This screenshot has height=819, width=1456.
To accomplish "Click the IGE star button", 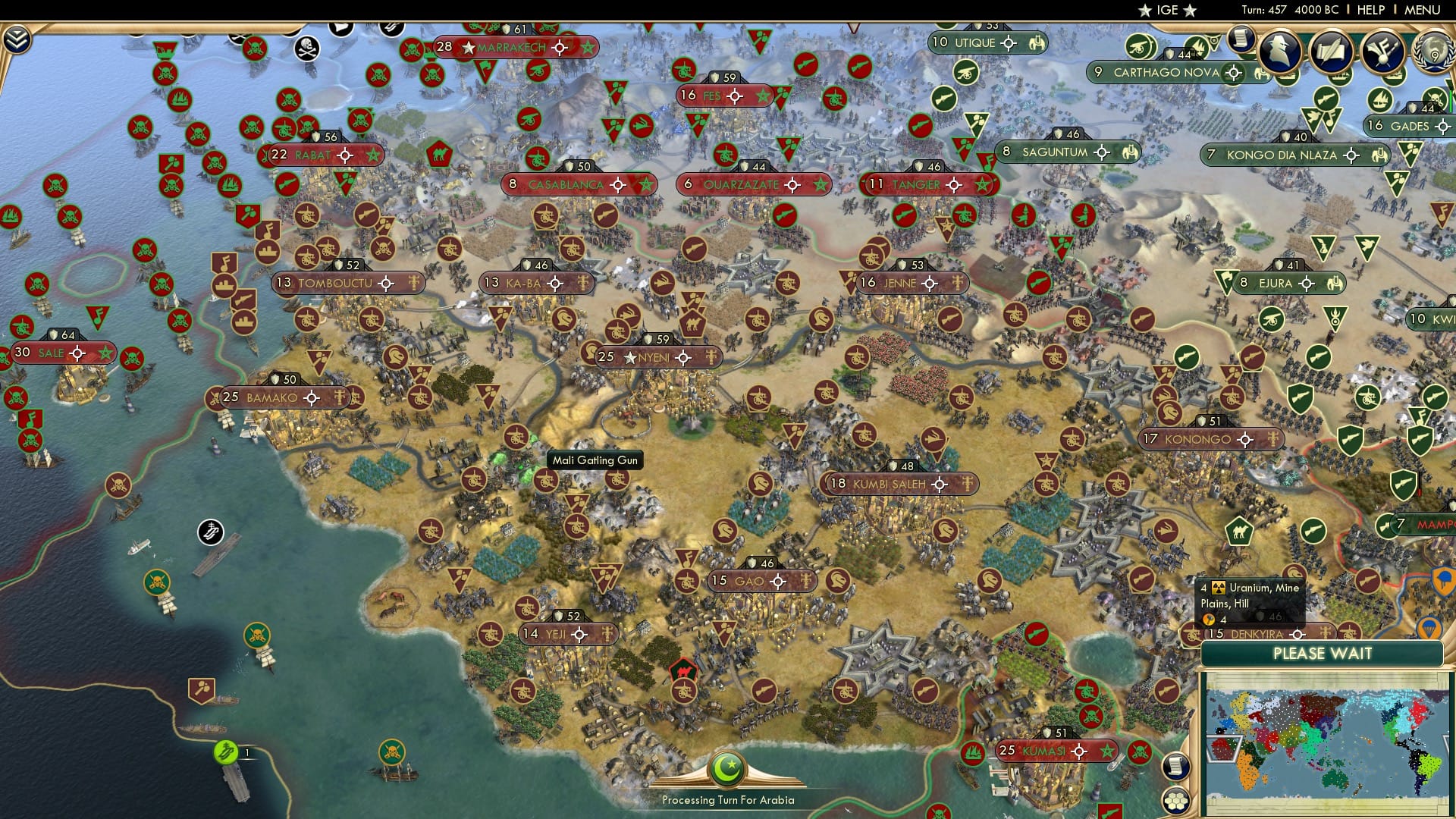I will pyautogui.click(x=1166, y=10).
